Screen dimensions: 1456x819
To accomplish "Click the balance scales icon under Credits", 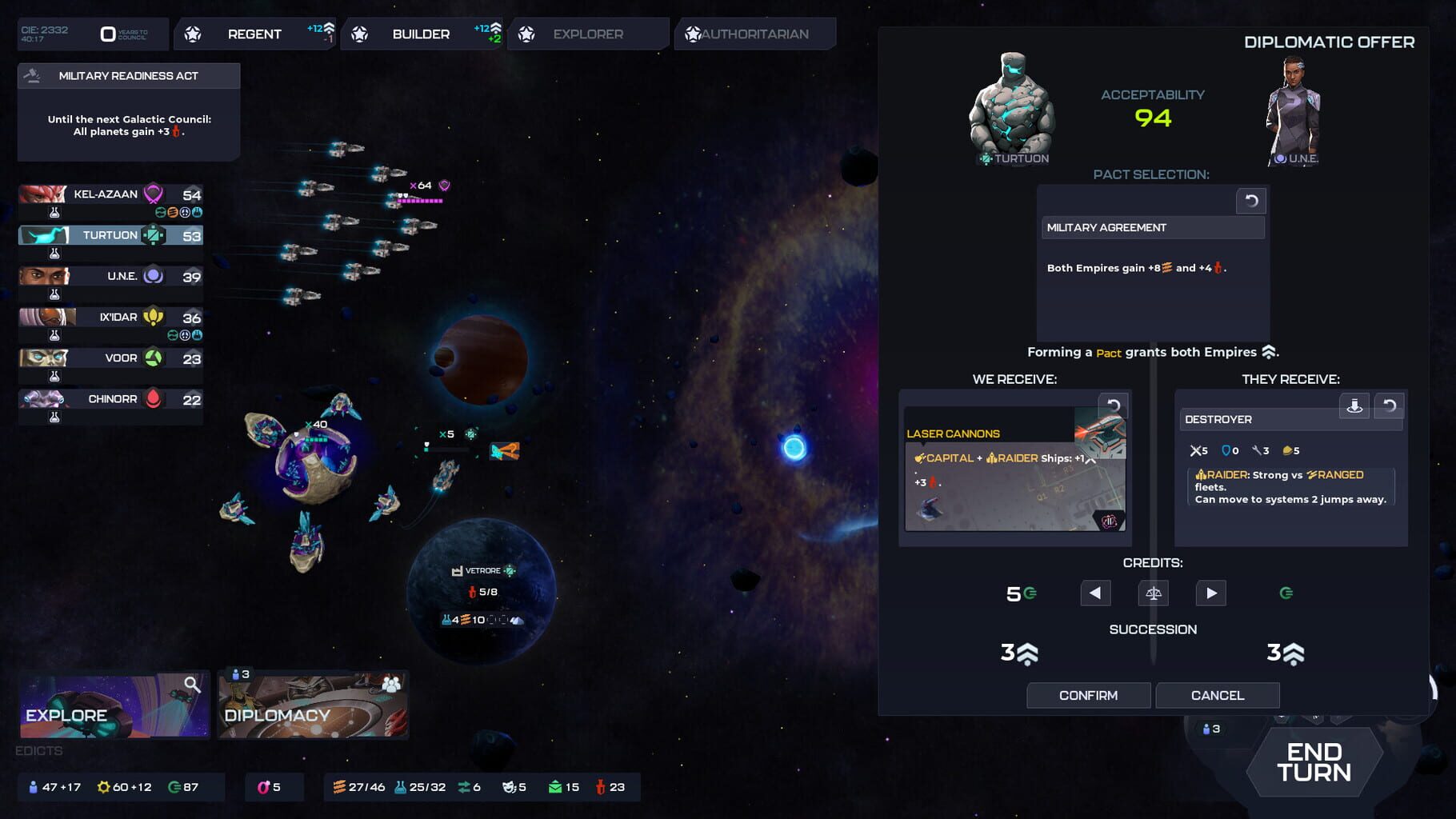I will pyautogui.click(x=1152, y=593).
